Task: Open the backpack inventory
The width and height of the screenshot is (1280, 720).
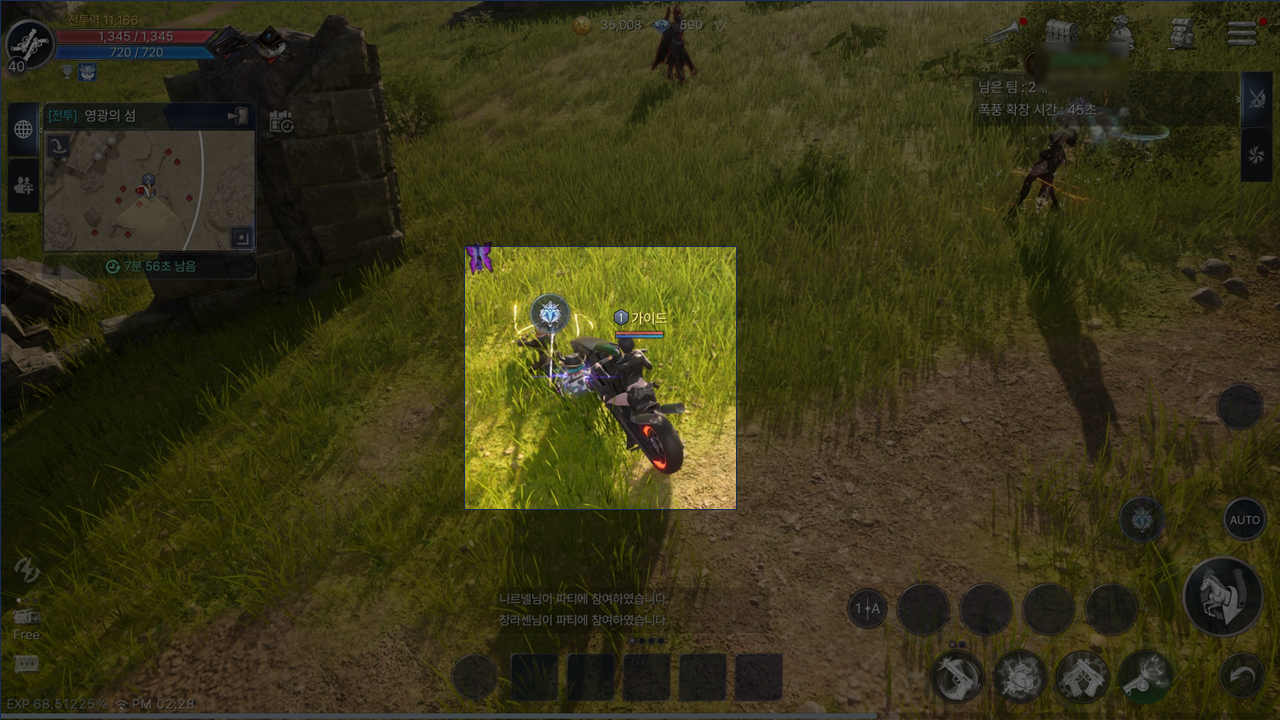Action: pyautogui.click(x=1182, y=33)
